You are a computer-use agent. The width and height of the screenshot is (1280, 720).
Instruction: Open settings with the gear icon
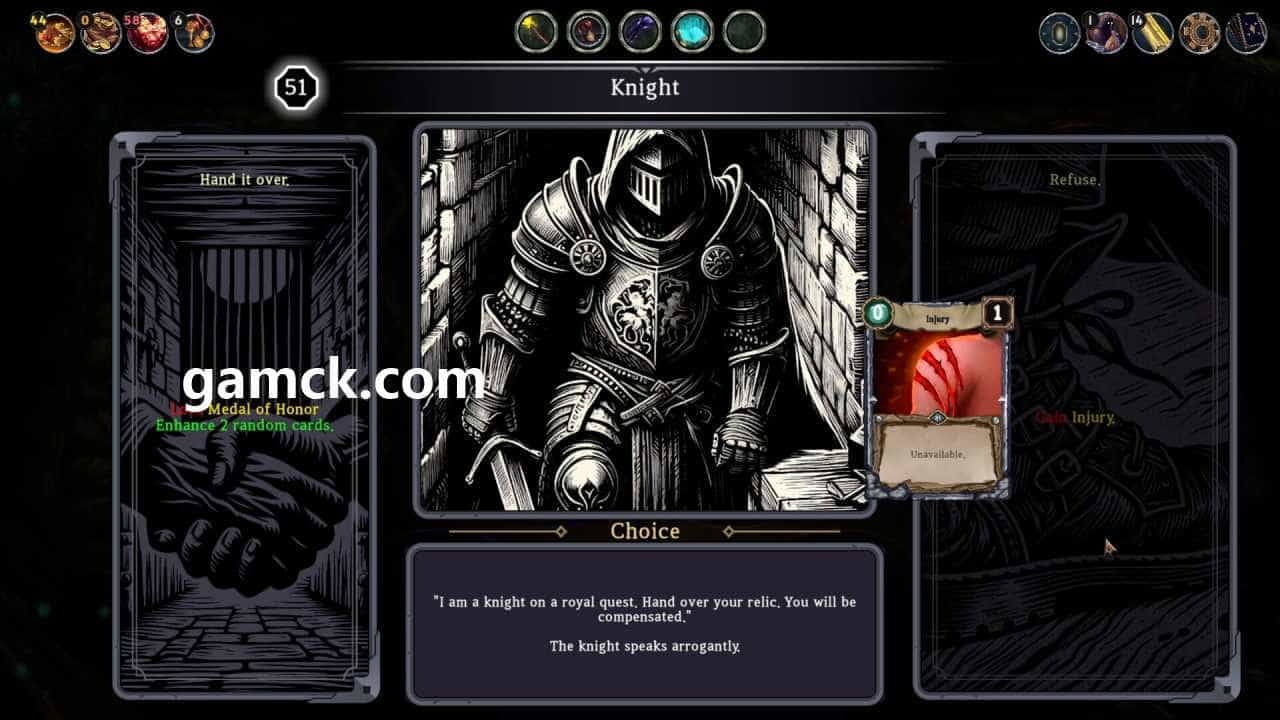(x=1199, y=33)
